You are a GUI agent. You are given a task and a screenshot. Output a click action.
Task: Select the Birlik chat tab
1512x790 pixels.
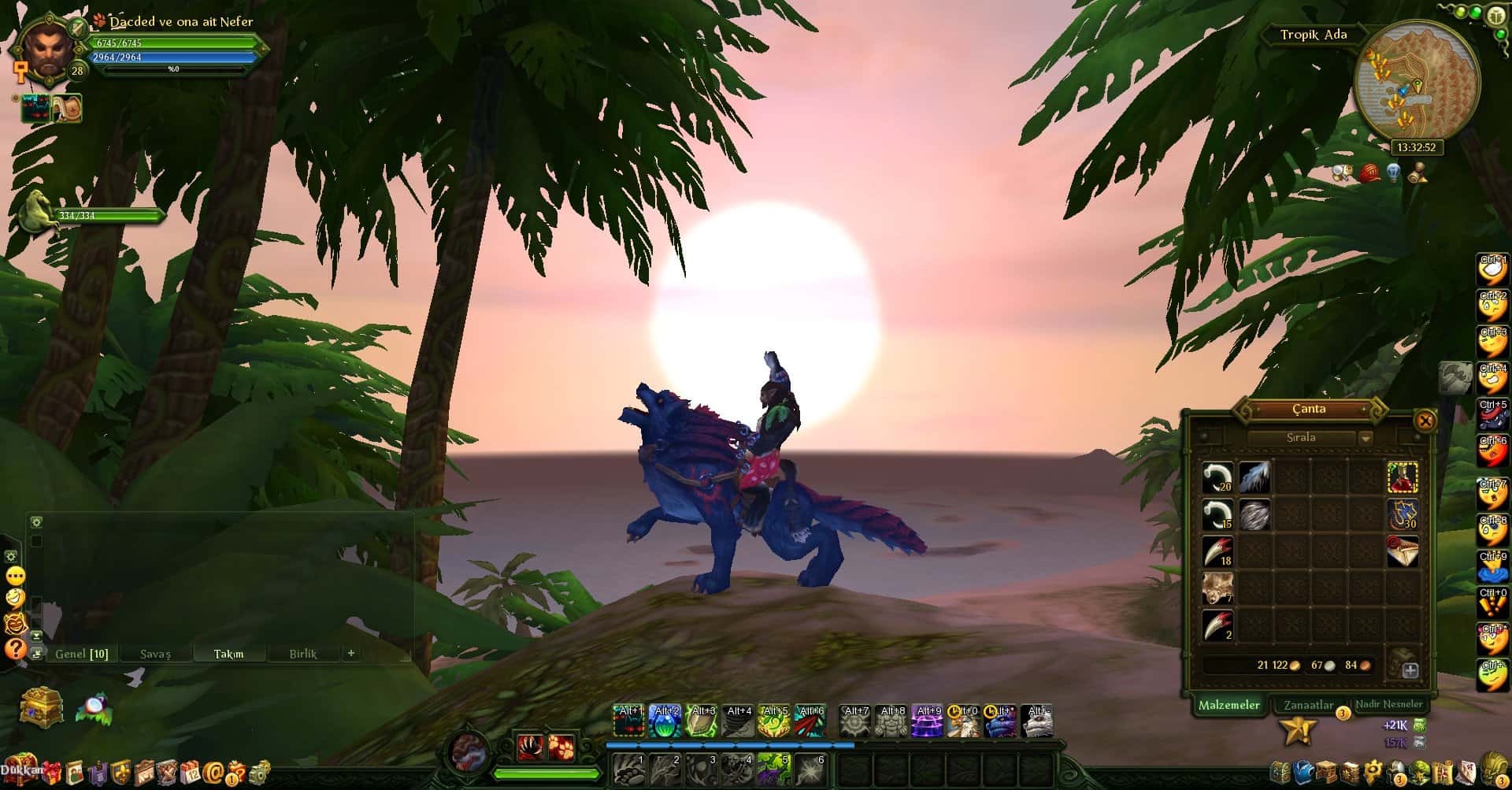(303, 654)
